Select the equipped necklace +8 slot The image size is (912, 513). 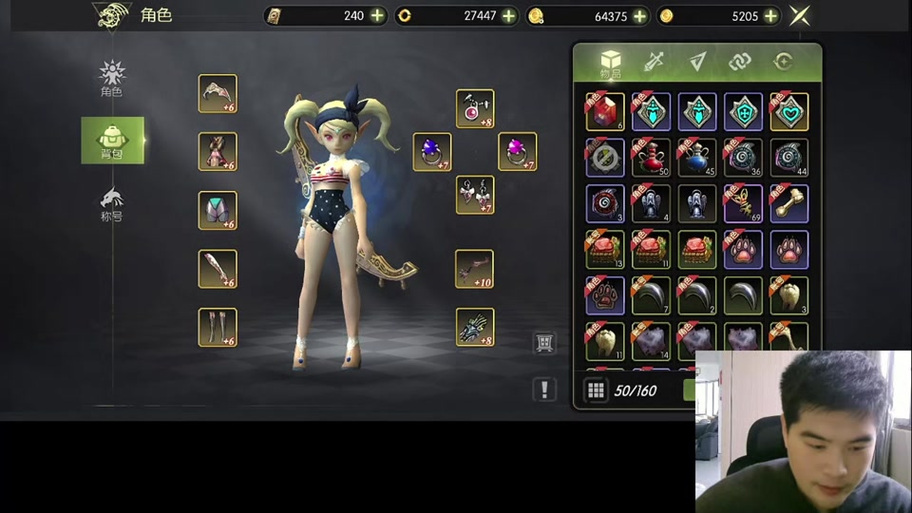tap(475, 108)
